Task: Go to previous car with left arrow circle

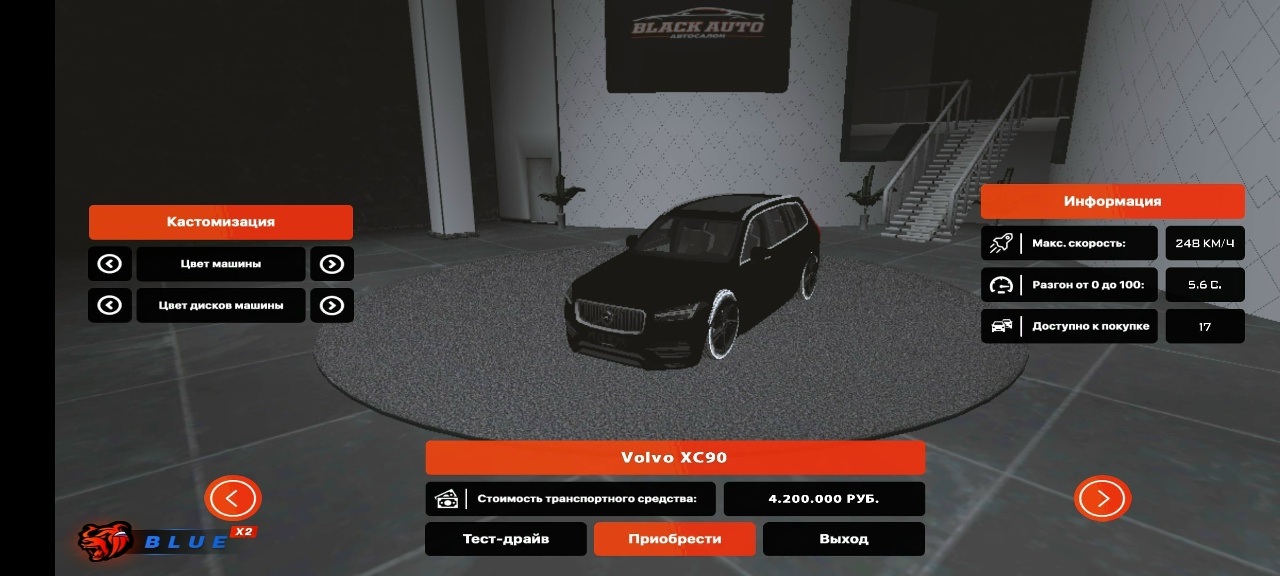Action: pos(233,498)
